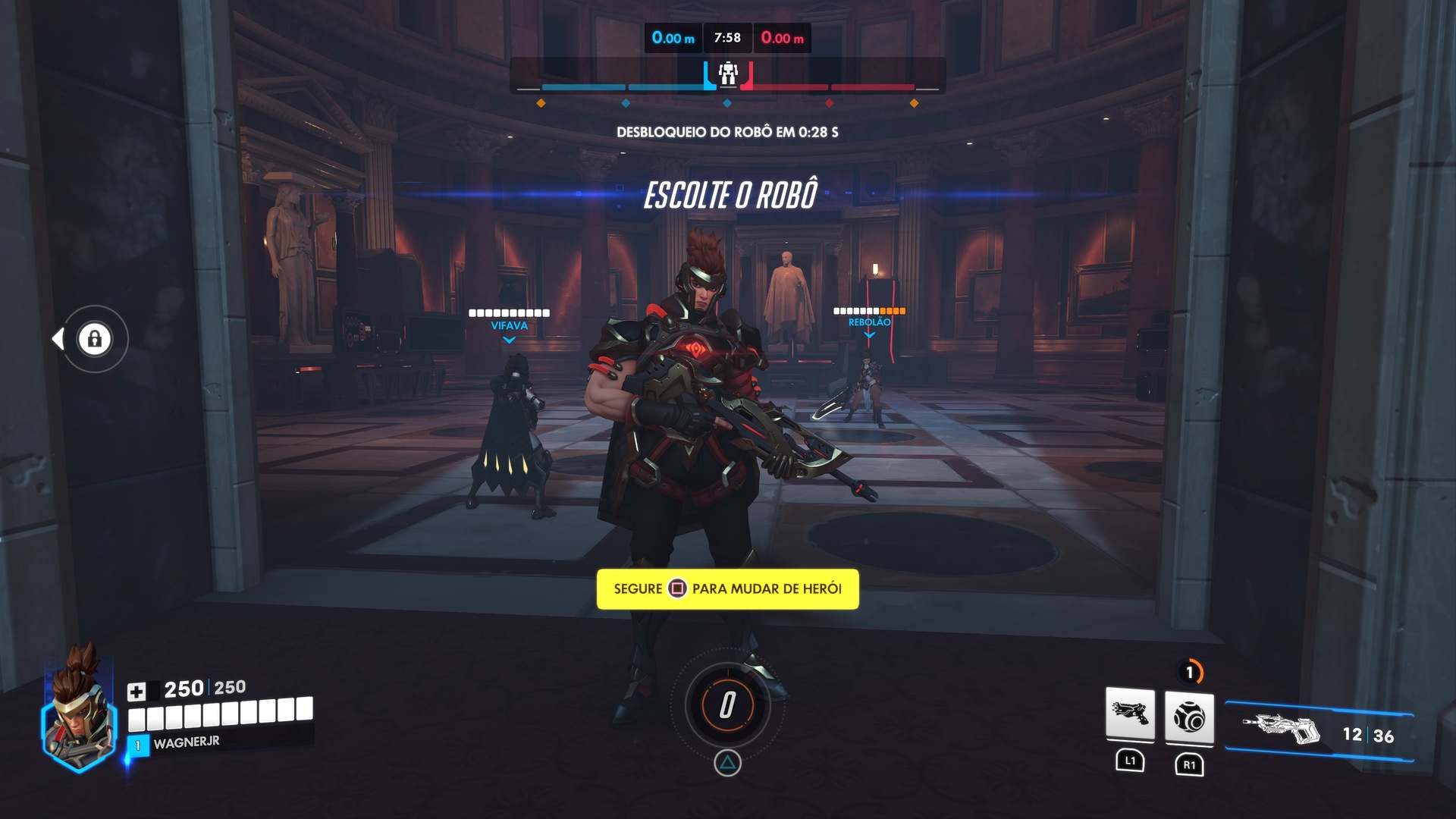Activate the sphere ability icon above R1
The width and height of the screenshot is (1456, 819).
1188,716
